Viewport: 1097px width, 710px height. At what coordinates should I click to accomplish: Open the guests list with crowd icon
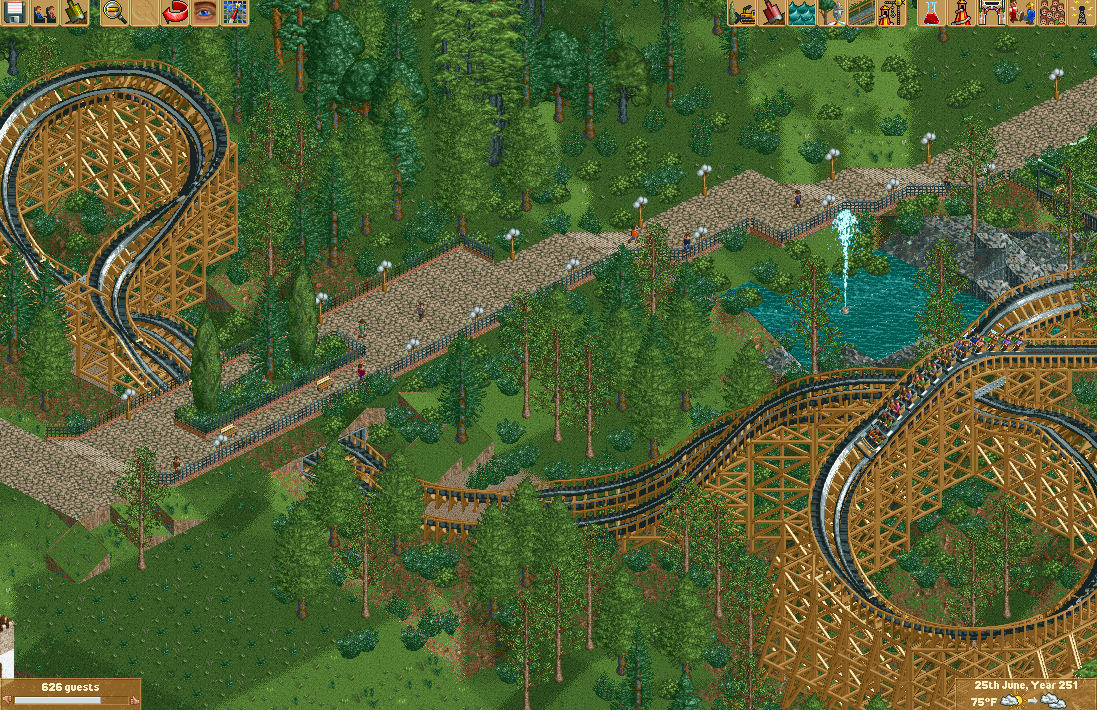click(x=1052, y=13)
